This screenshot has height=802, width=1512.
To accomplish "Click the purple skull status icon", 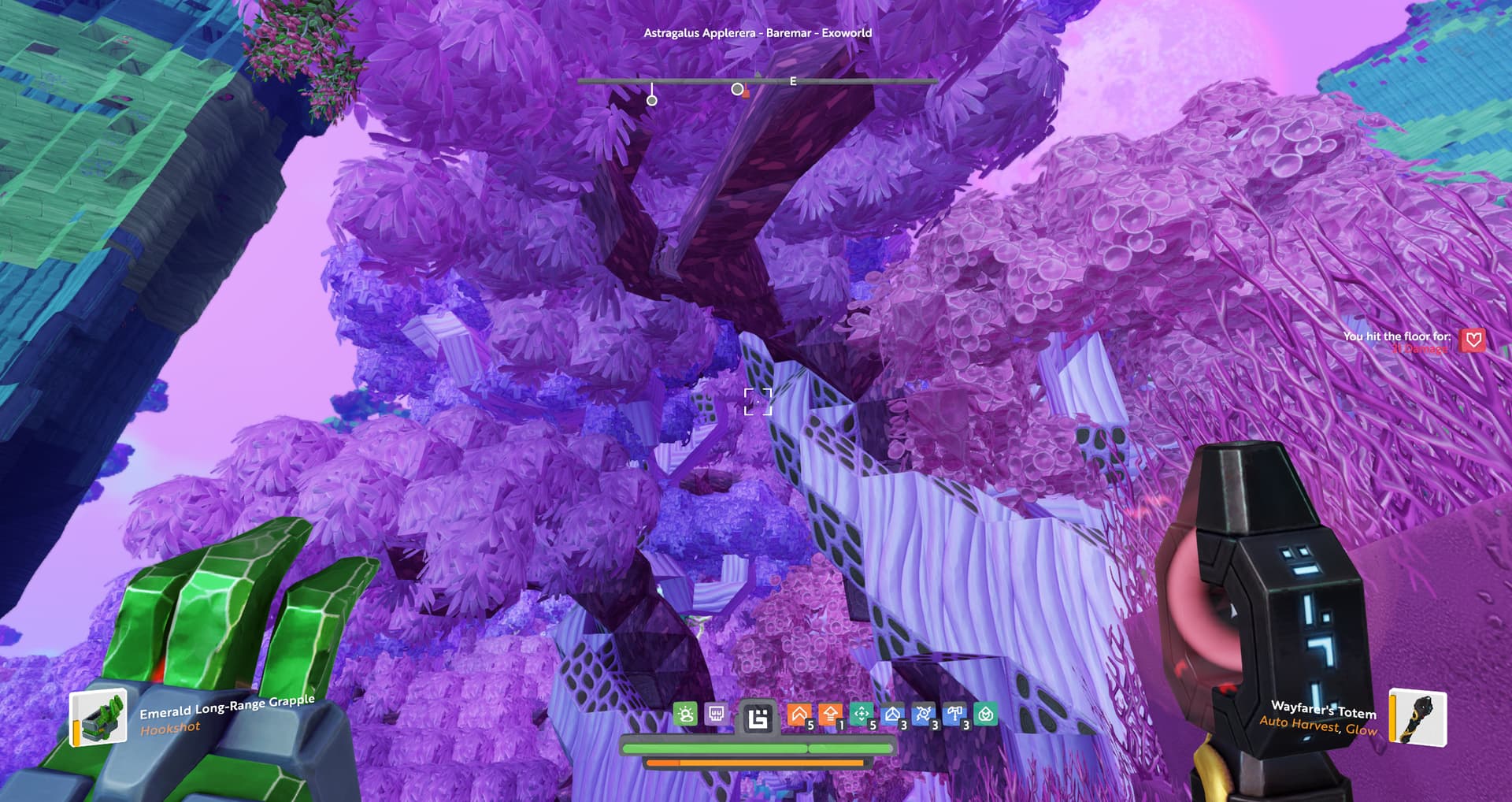I will click(x=717, y=715).
